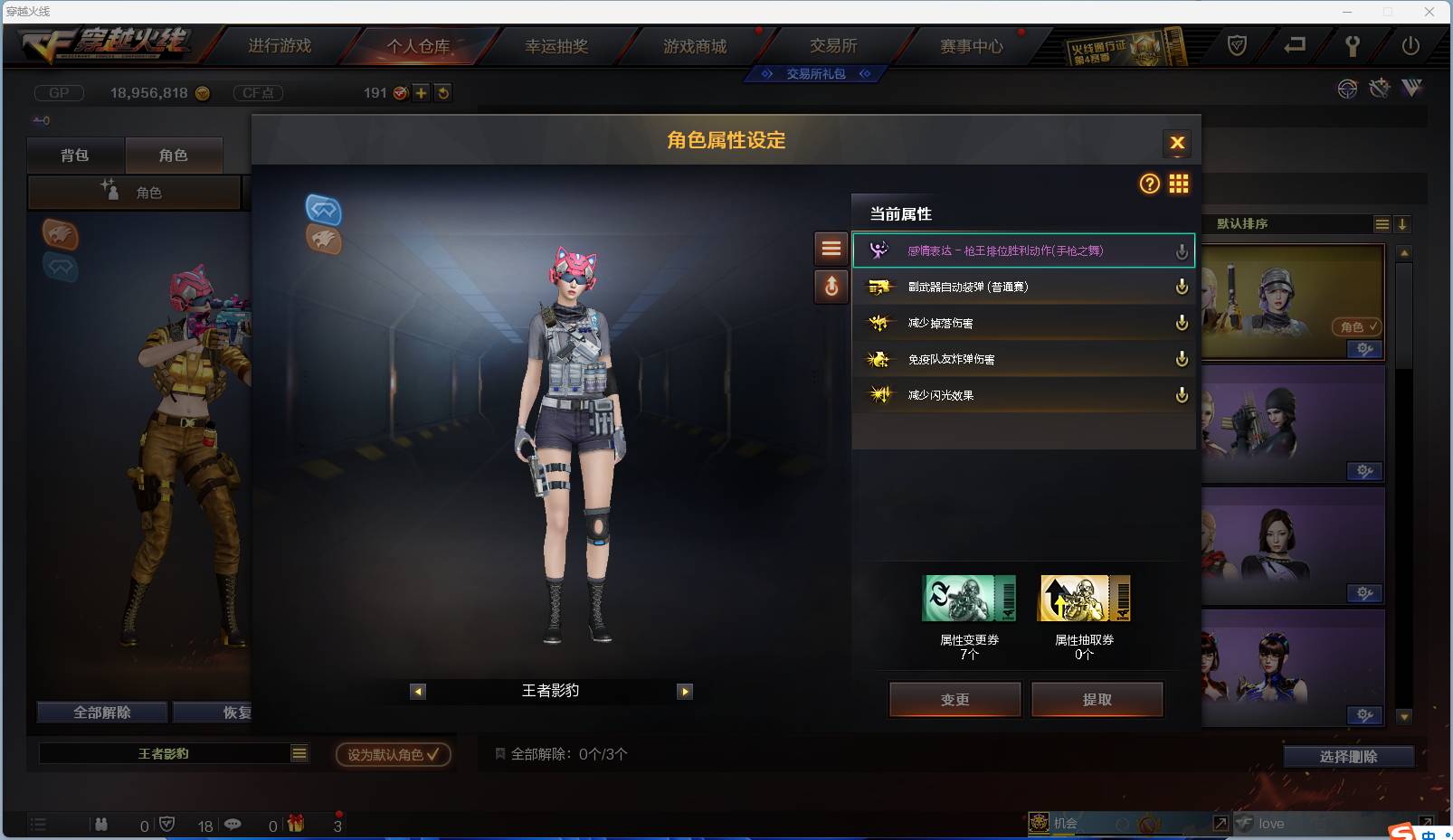
Task: Enable 设为默认角色 for 王者影豹
Action: pyautogui.click(x=392, y=753)
